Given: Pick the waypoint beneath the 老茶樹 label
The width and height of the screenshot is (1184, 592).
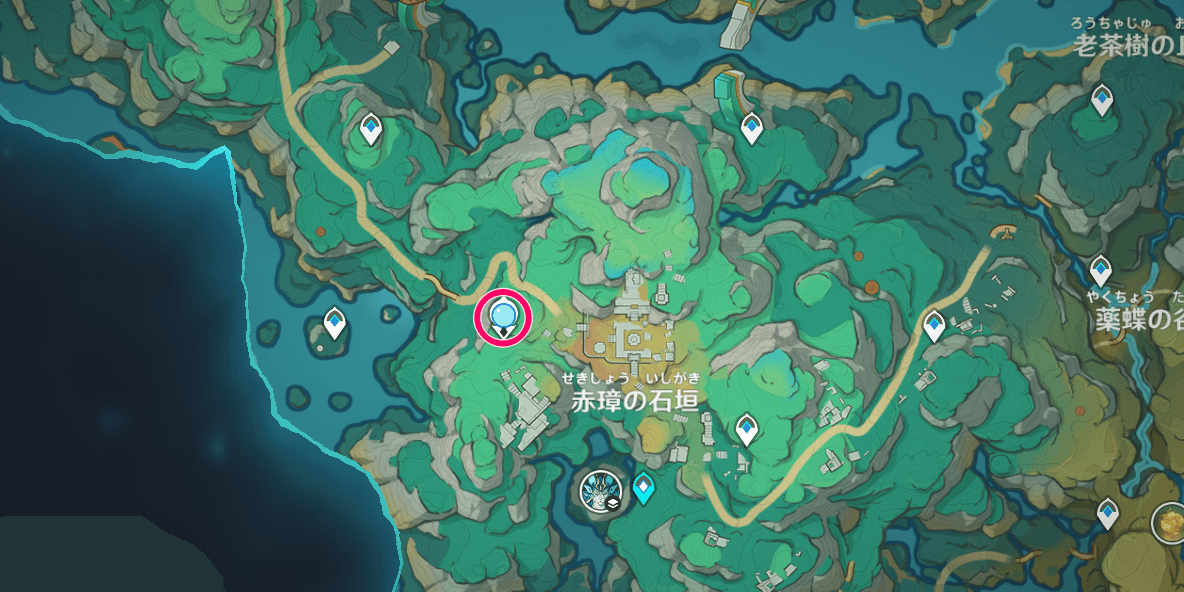Looking at the screenshot, I should [1102, 100].
